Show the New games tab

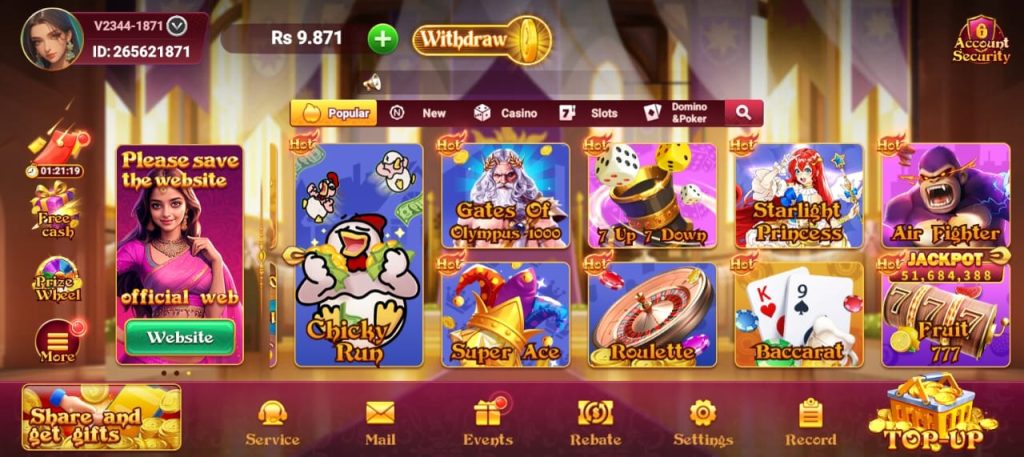[x=420, y=113]
